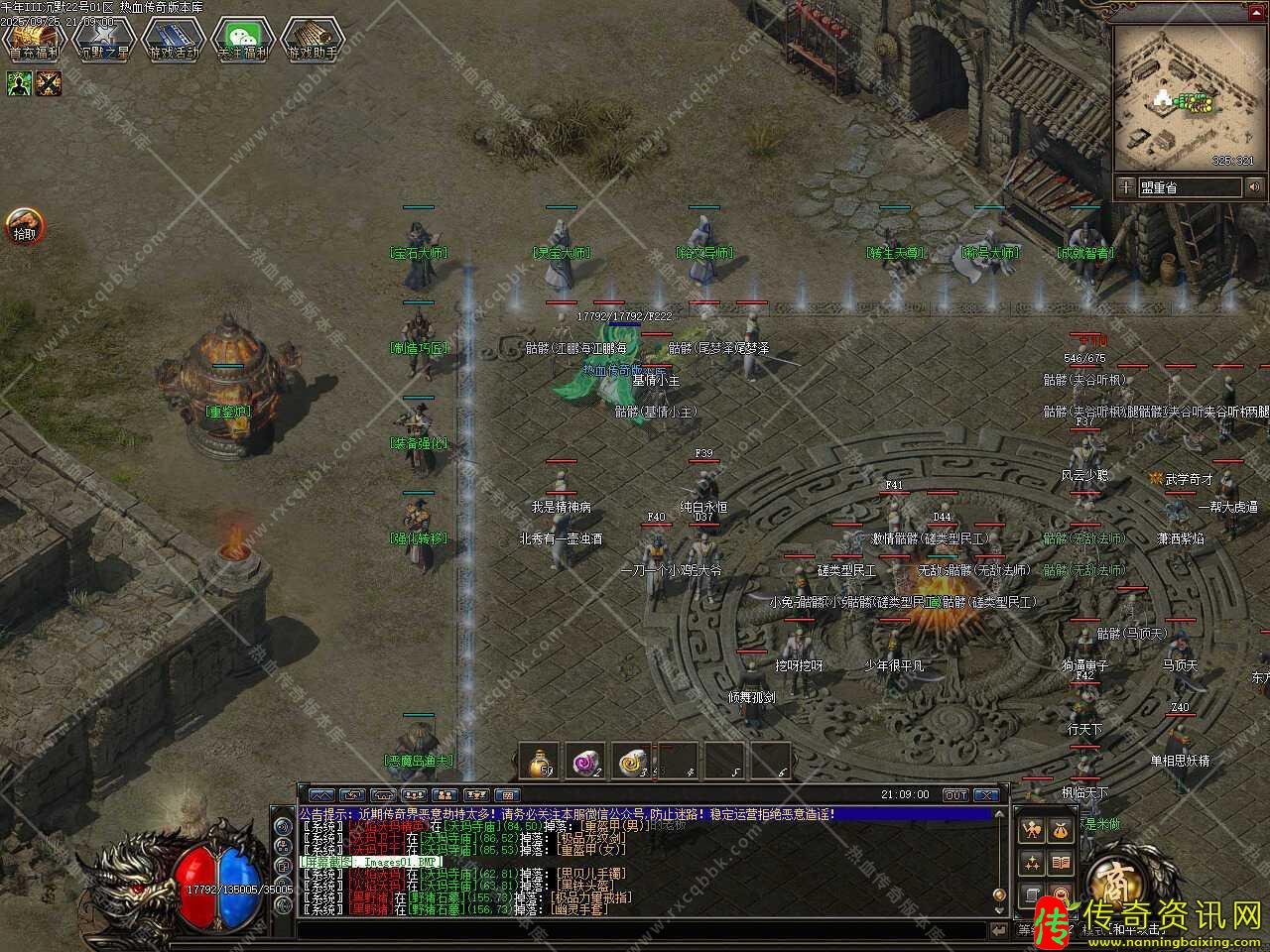
Task: Click the book icon in the bottom-right panel
Action: pos(1061,863)
